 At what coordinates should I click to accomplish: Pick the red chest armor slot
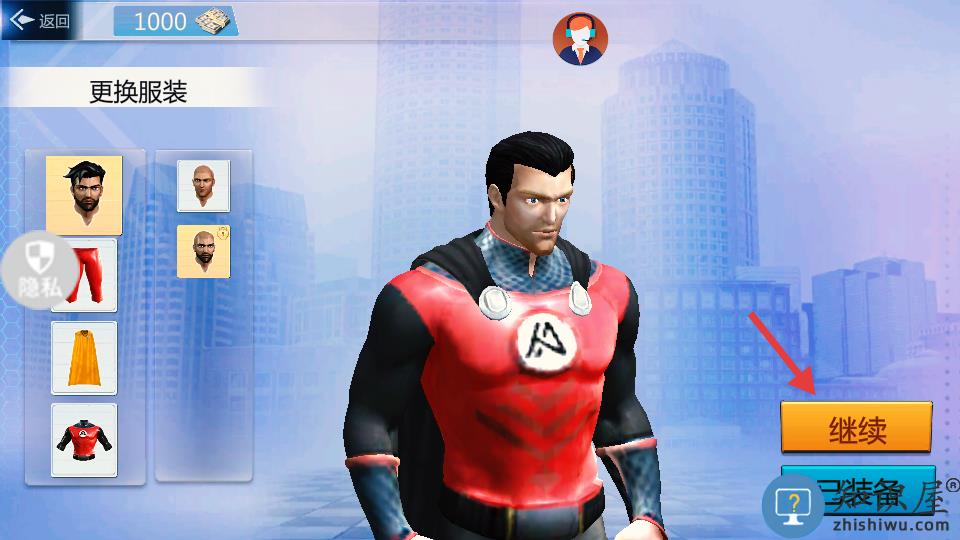(x=84, y=440)
